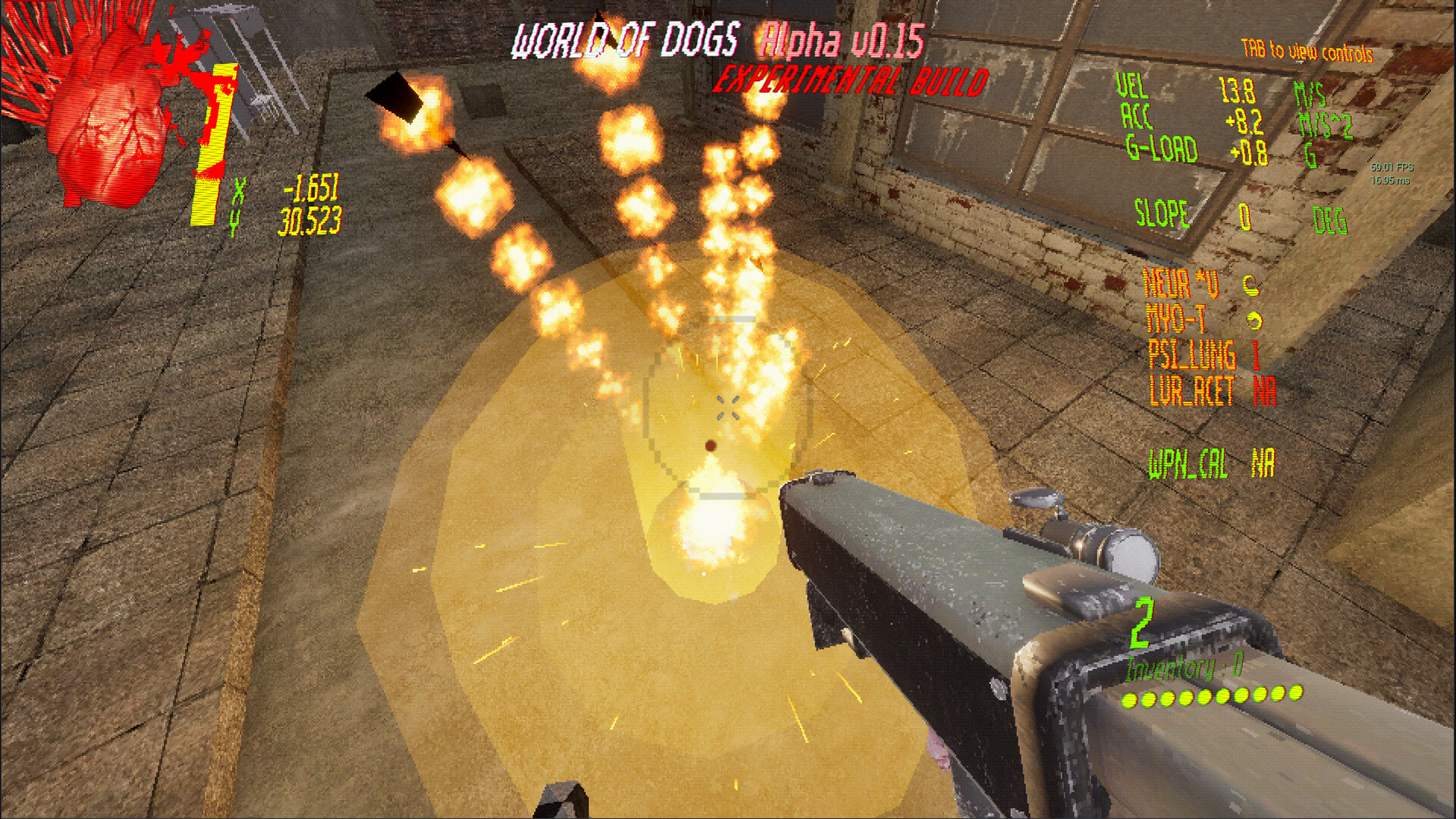Viewport: 1456px width, 819px height.
Task: Click the crosshair reticle at screen center
Action: click(x=730, y=409)
